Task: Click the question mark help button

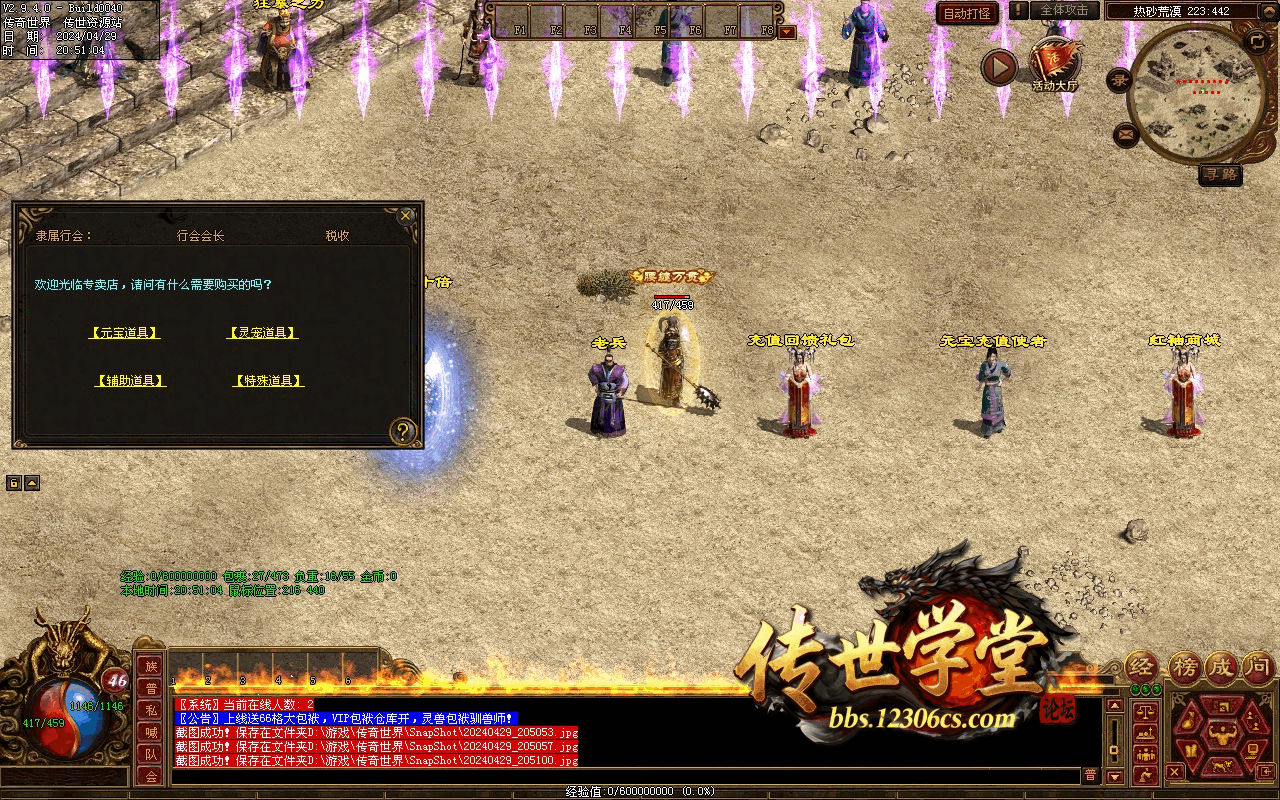Action: [x=402, y=431]
